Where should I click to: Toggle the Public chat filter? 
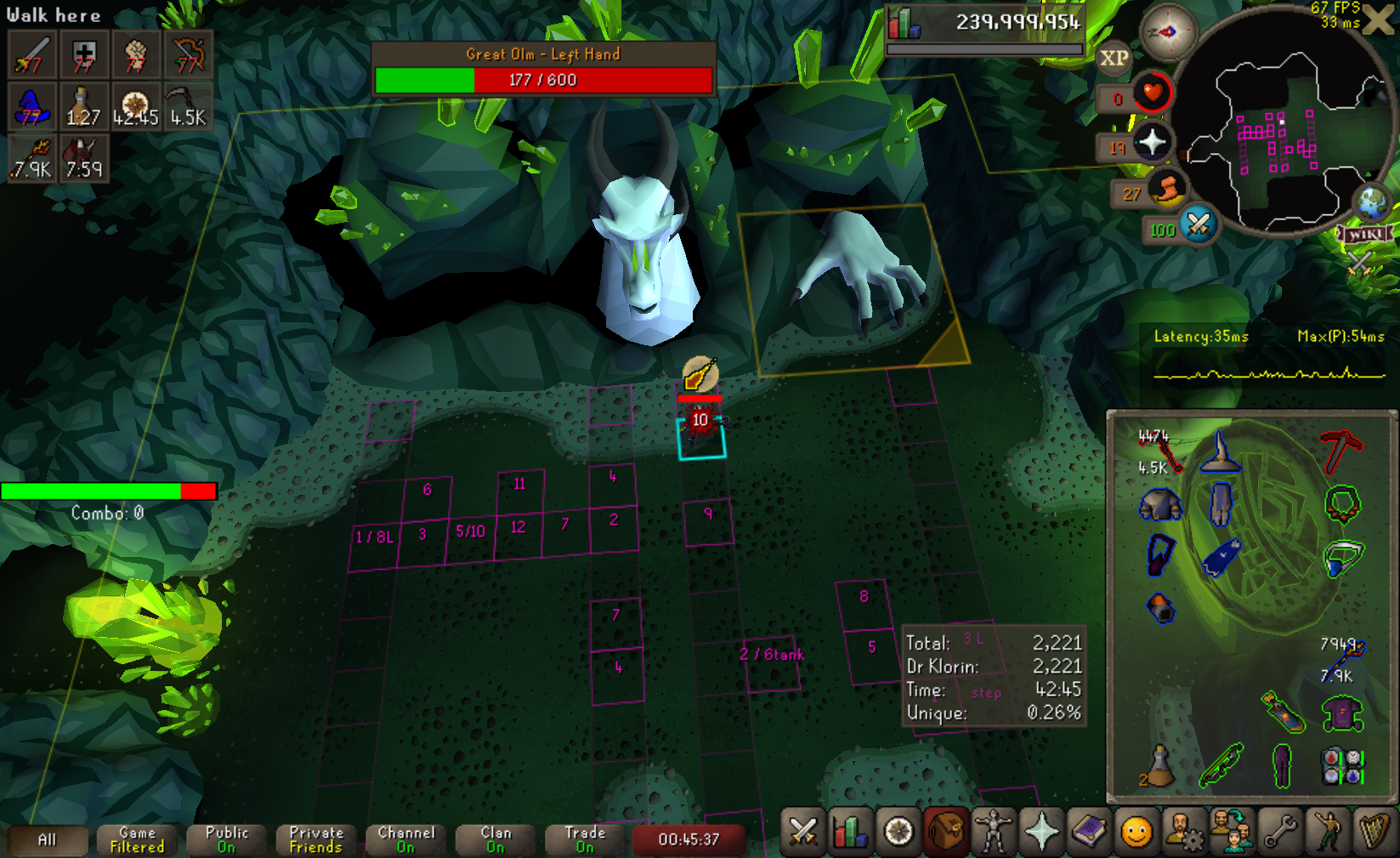(x=227, y=839)
